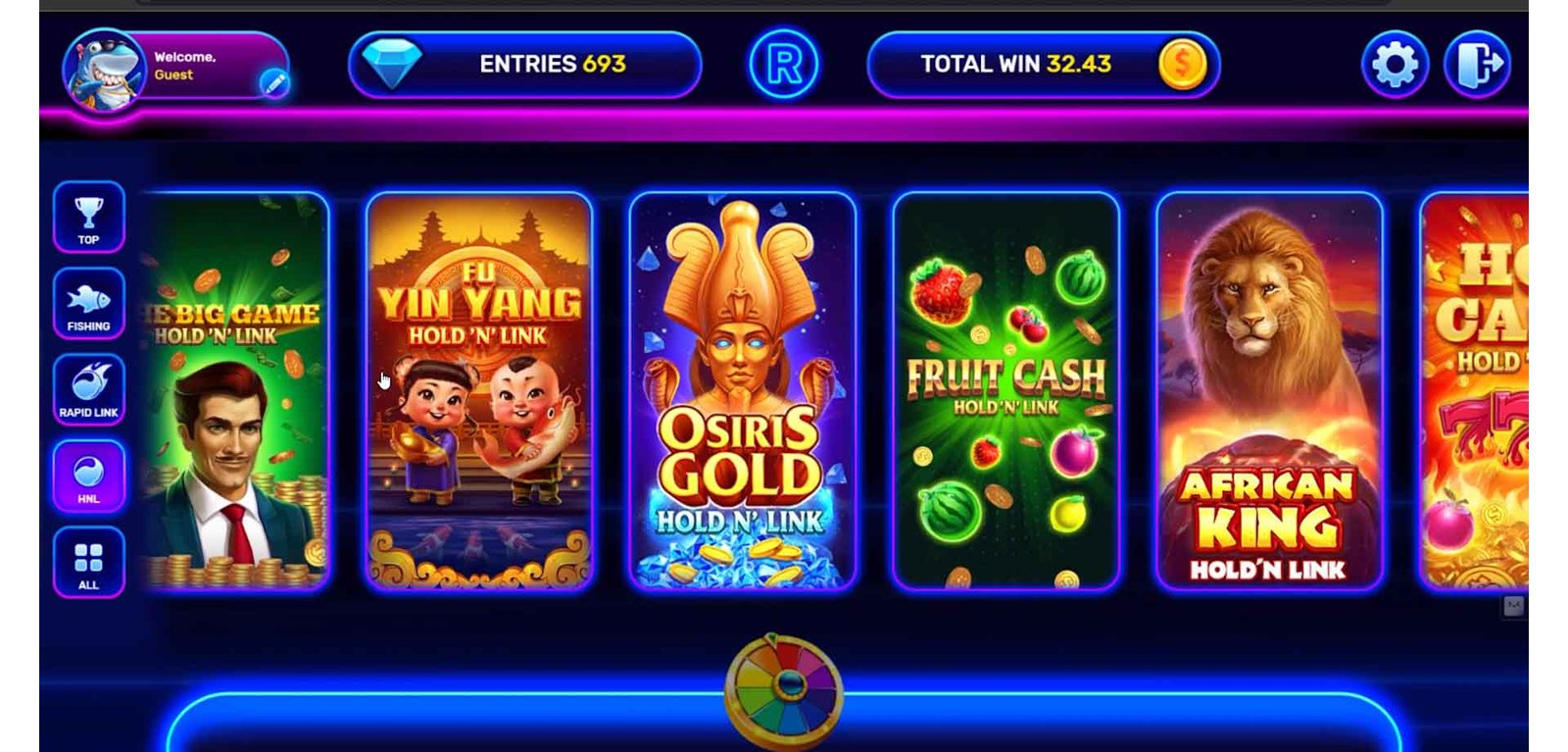Switch to the FISHING category
The width and height of the screenshot is (1568, 752).
pos(88,303)
